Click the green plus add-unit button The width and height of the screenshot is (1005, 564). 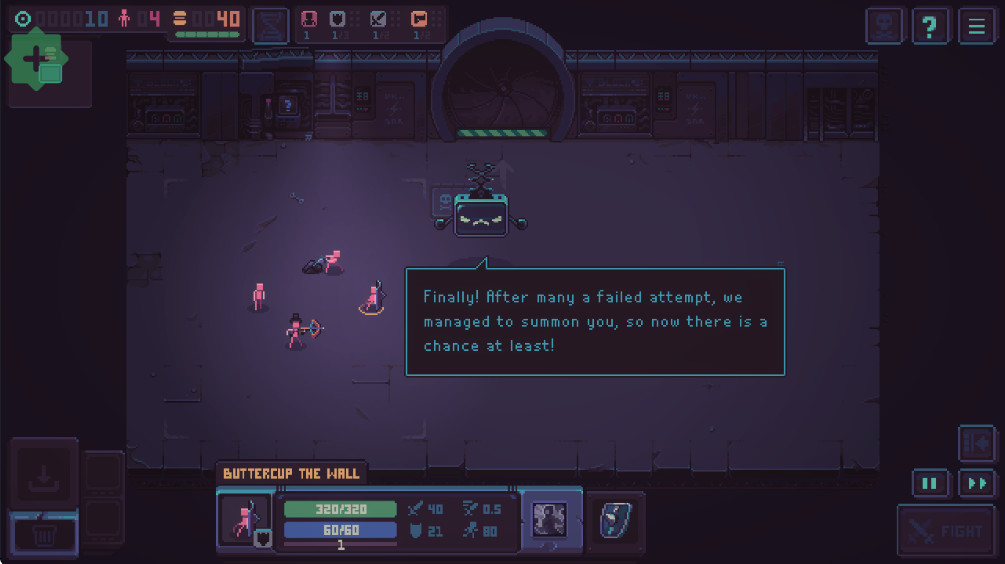pyautogui.click(x=36, y=59)
